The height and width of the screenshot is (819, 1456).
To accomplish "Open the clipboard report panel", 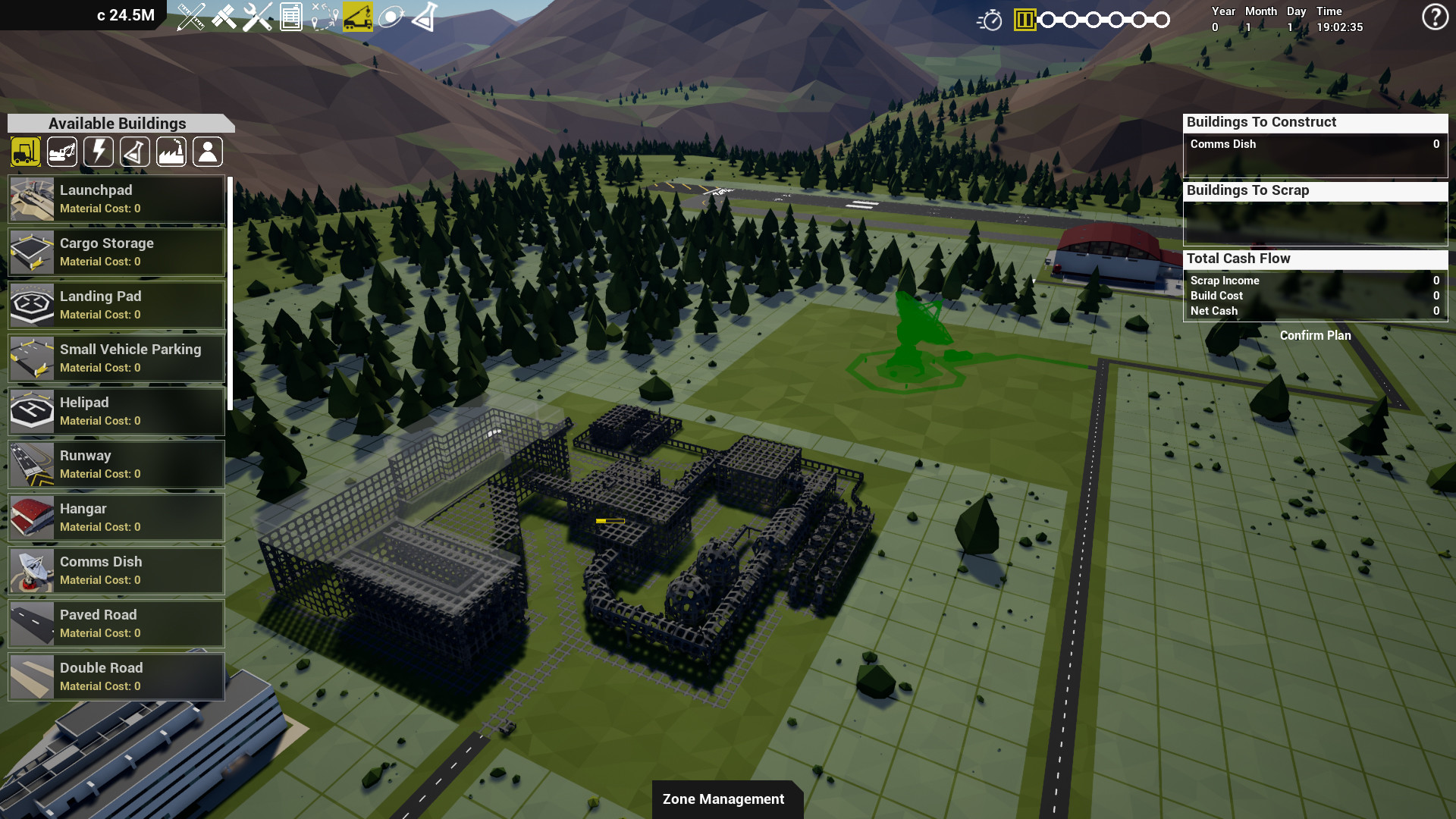I will 291,17.
